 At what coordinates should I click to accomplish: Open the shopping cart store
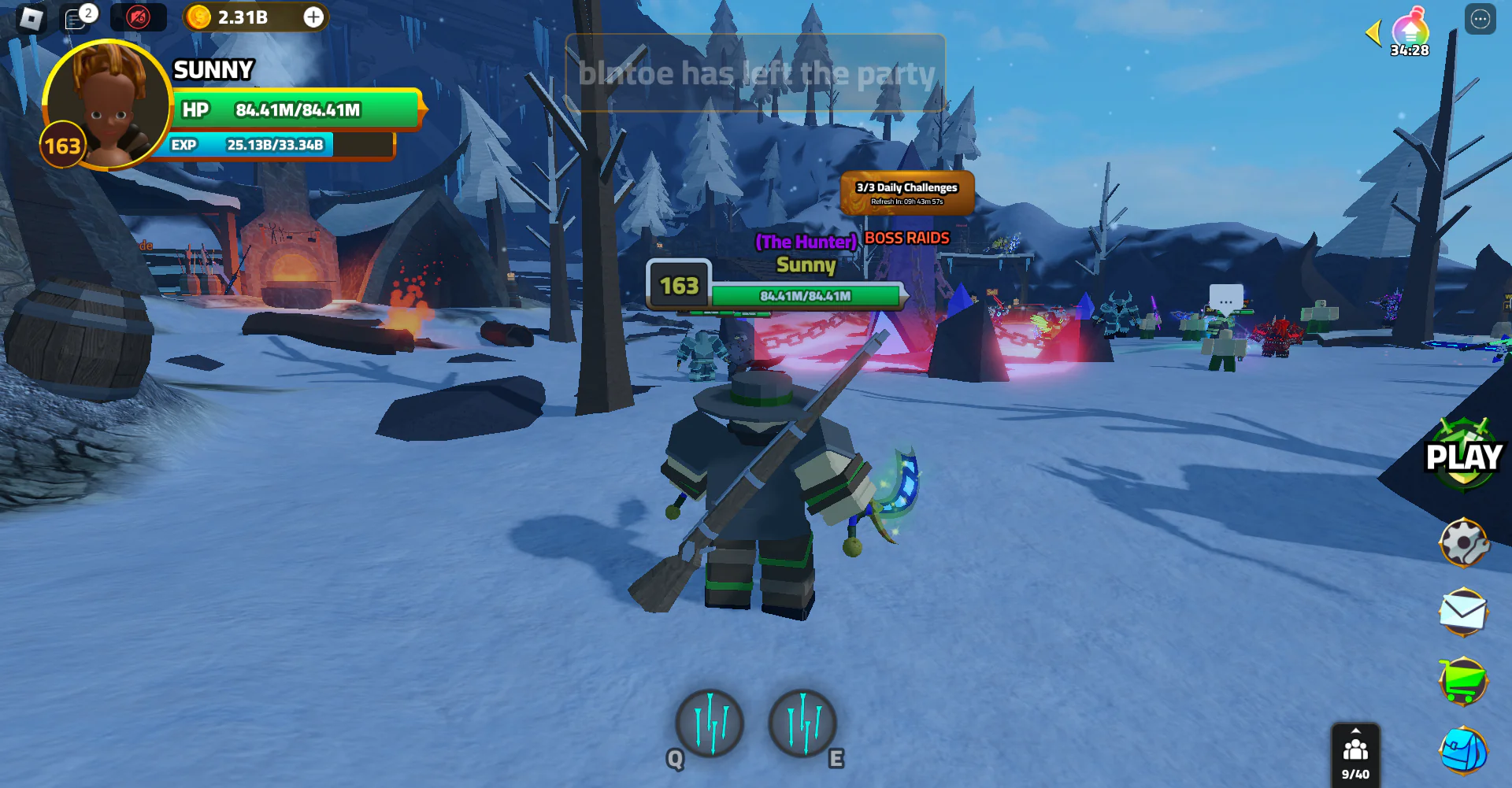(x=1463, y=681)
